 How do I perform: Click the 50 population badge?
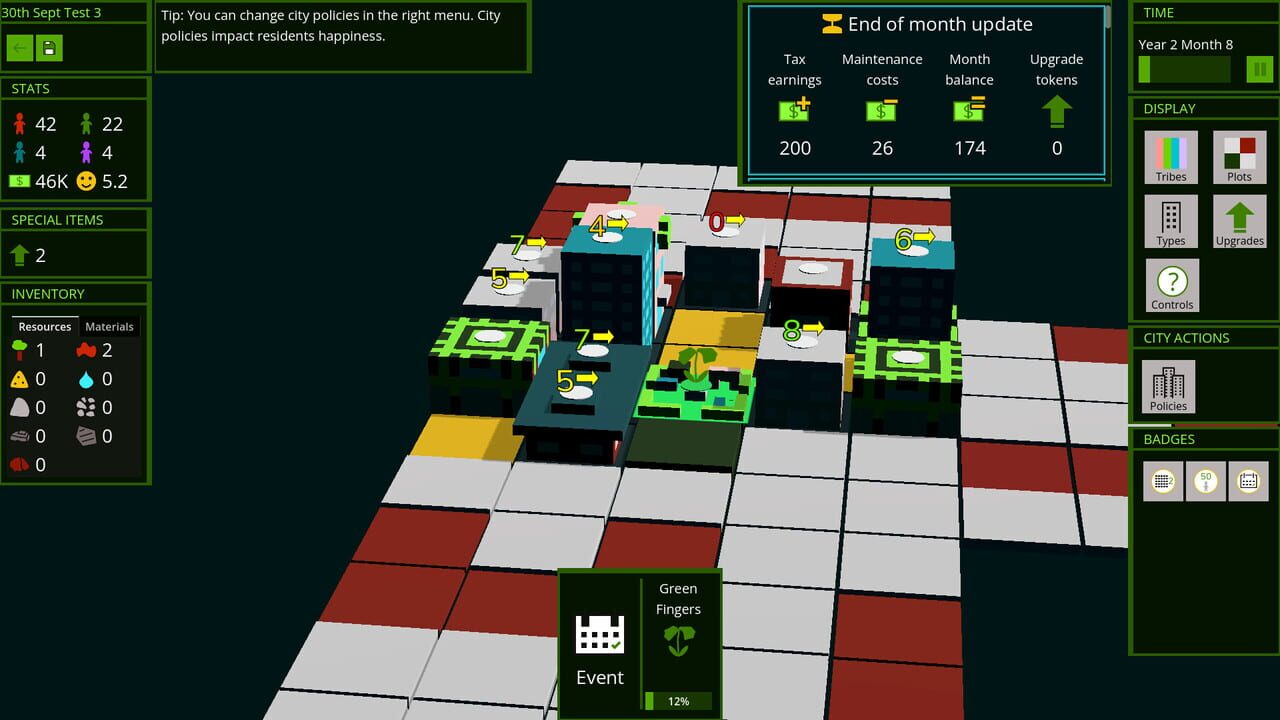[x=1205, y=481]
